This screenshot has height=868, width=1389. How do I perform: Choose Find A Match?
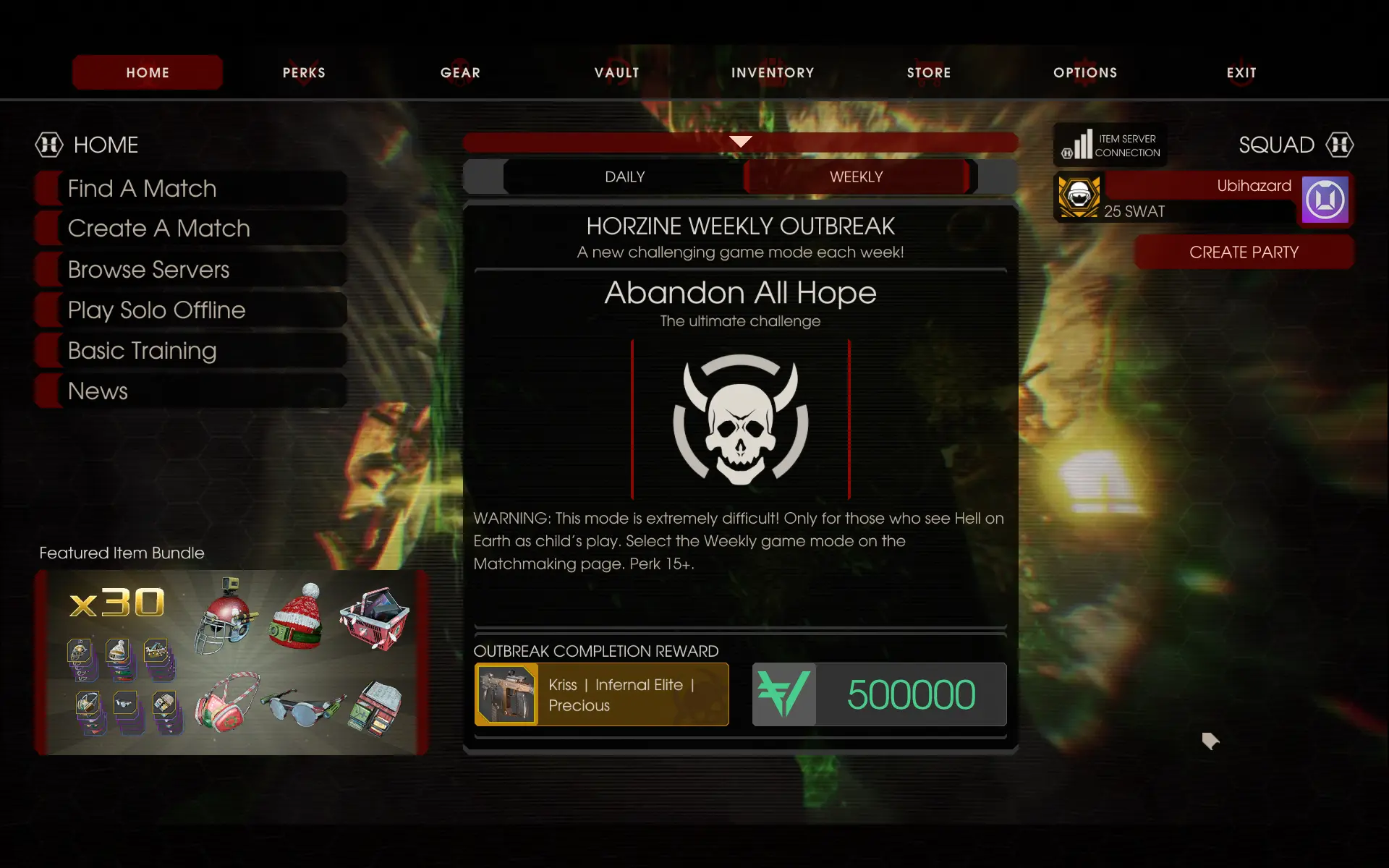coord(192,189)
